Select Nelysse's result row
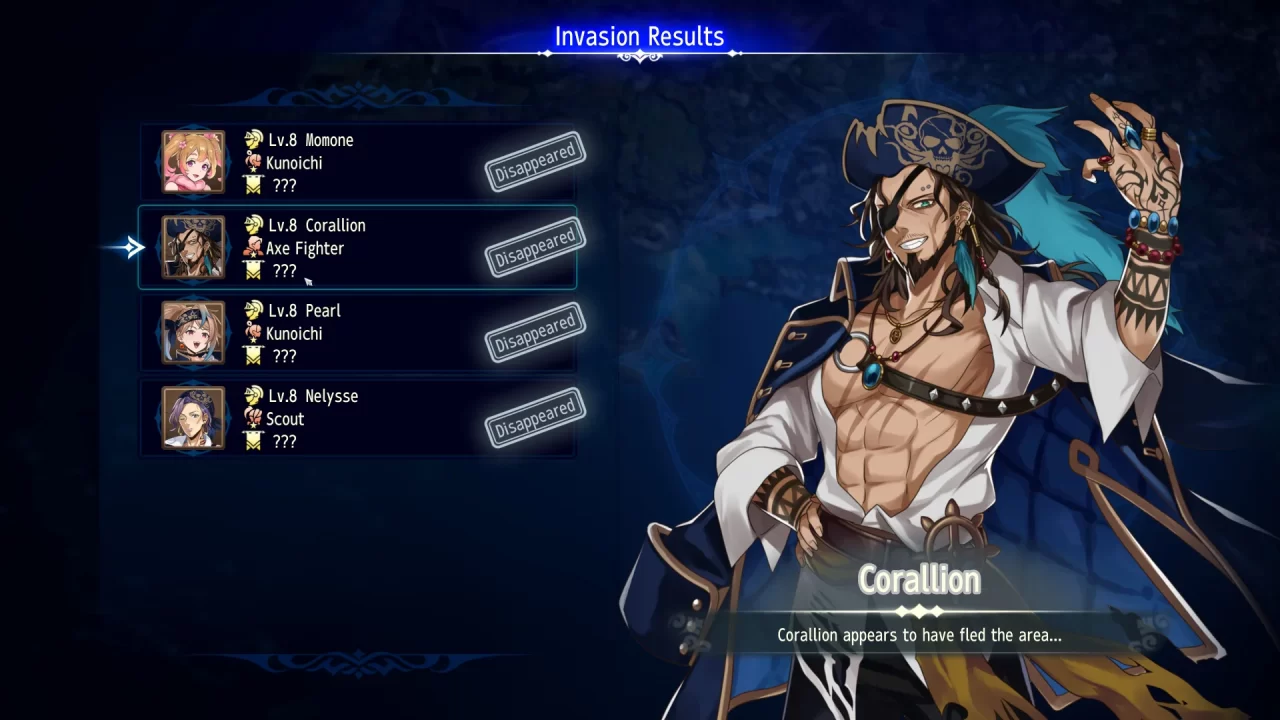 pos(357,418)
